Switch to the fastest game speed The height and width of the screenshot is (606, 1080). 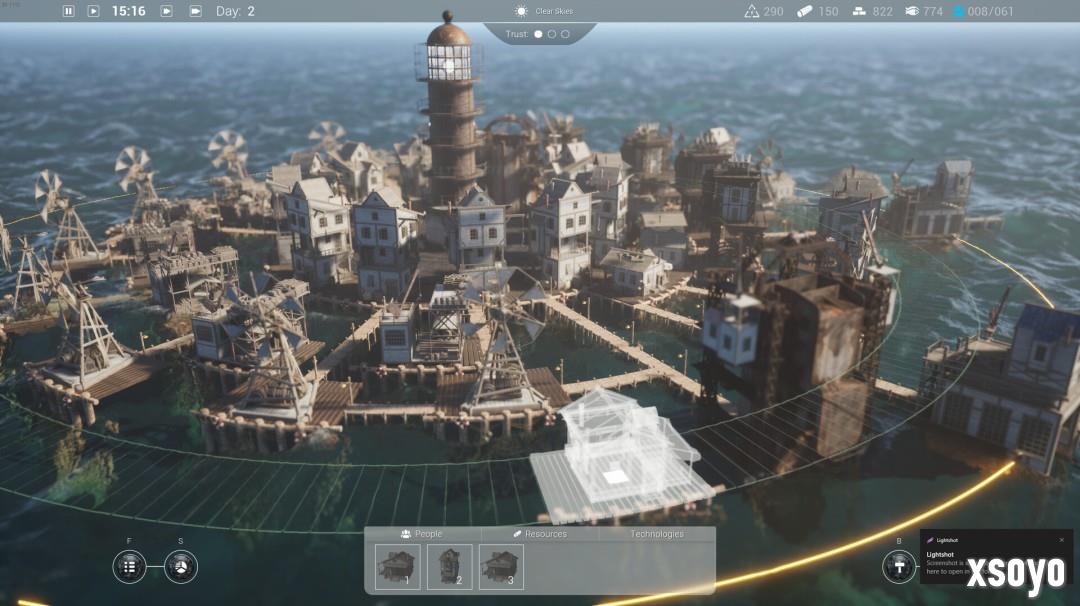(x=194, y=11)
